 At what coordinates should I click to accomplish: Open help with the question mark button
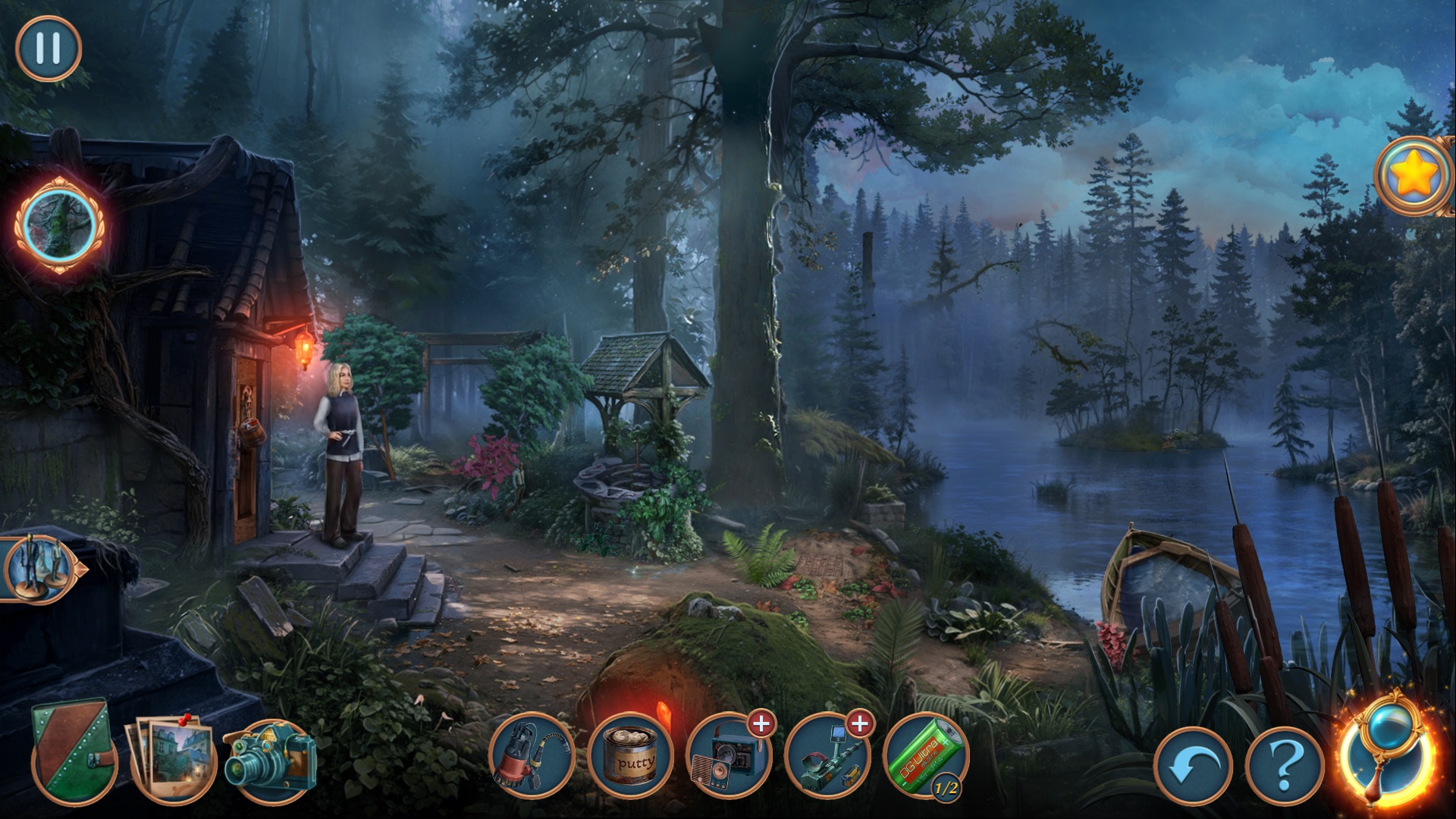[1285, 766]
